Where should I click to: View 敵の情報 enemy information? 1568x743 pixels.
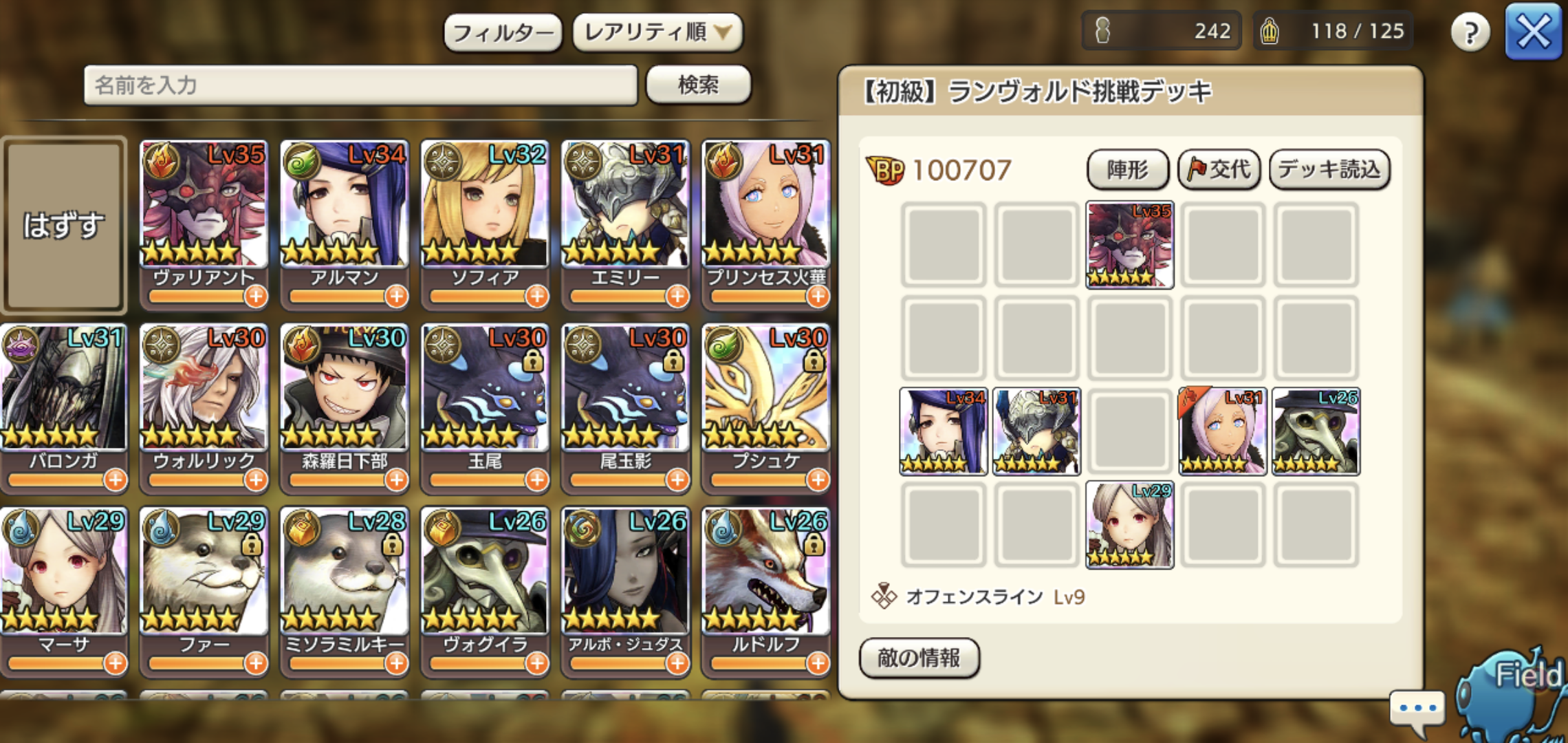[919, 658]
